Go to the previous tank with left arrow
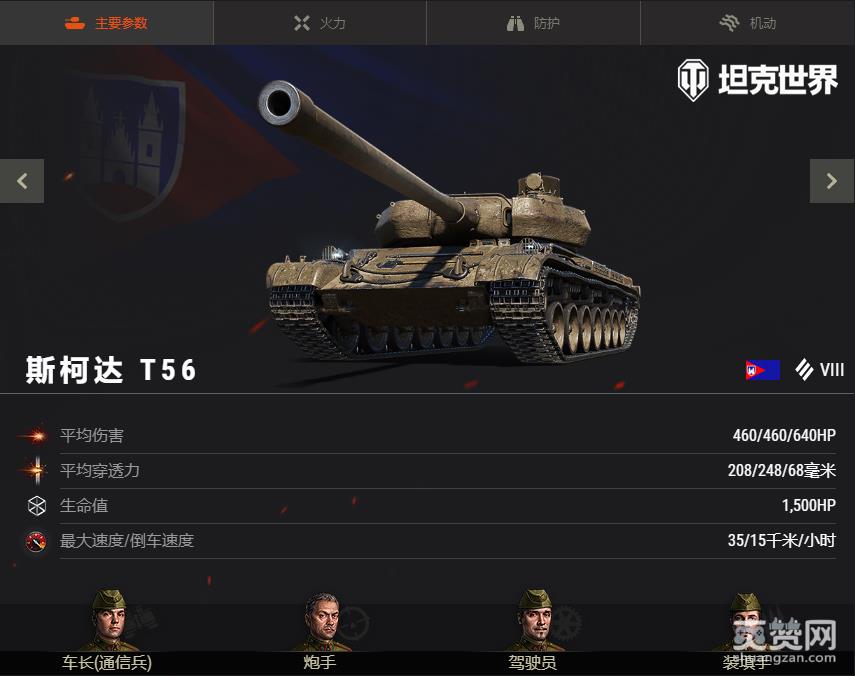 coord(22,181)
